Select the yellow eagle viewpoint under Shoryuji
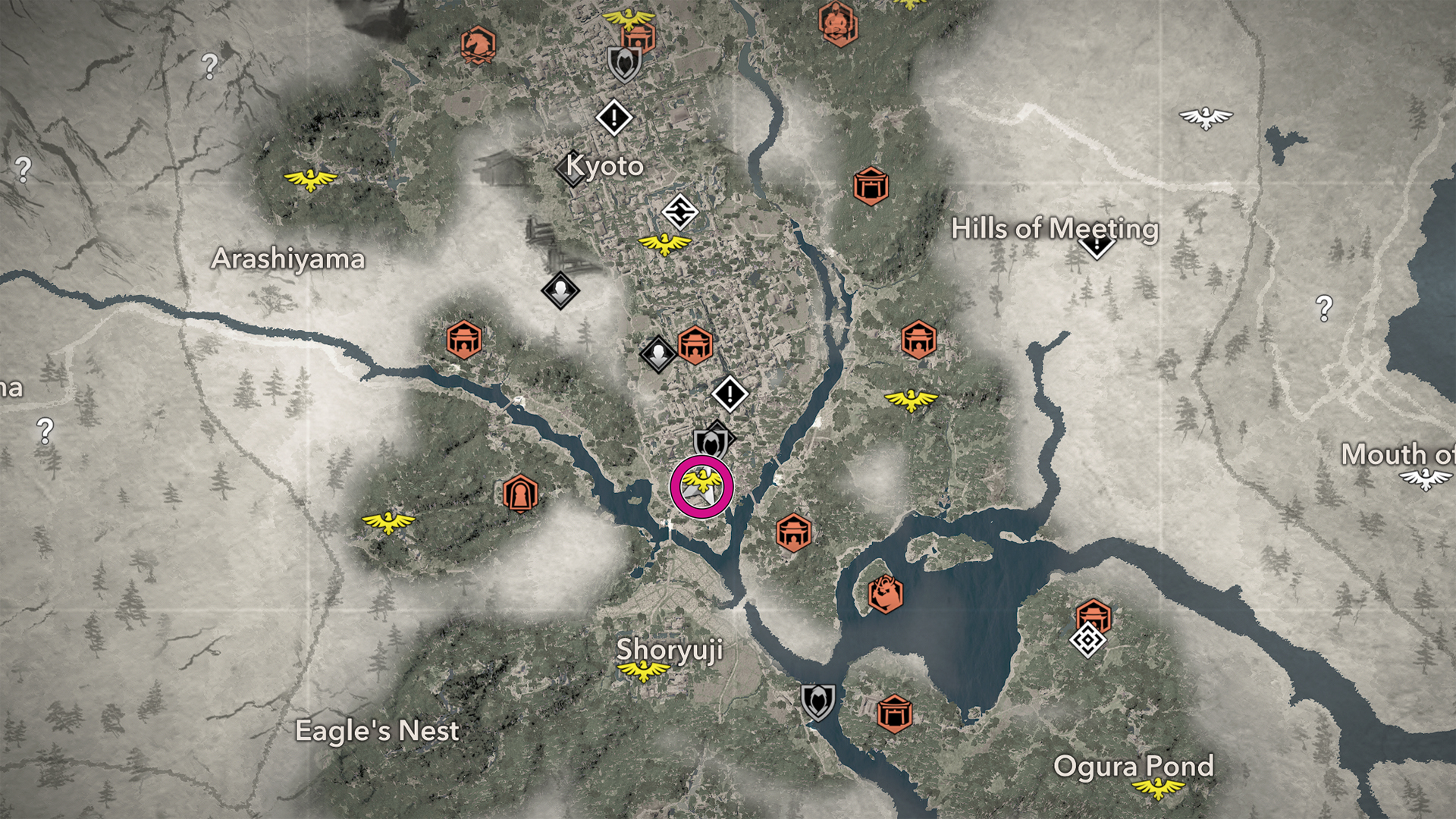This screenshot has width=1456, height=819. [643, 670]
